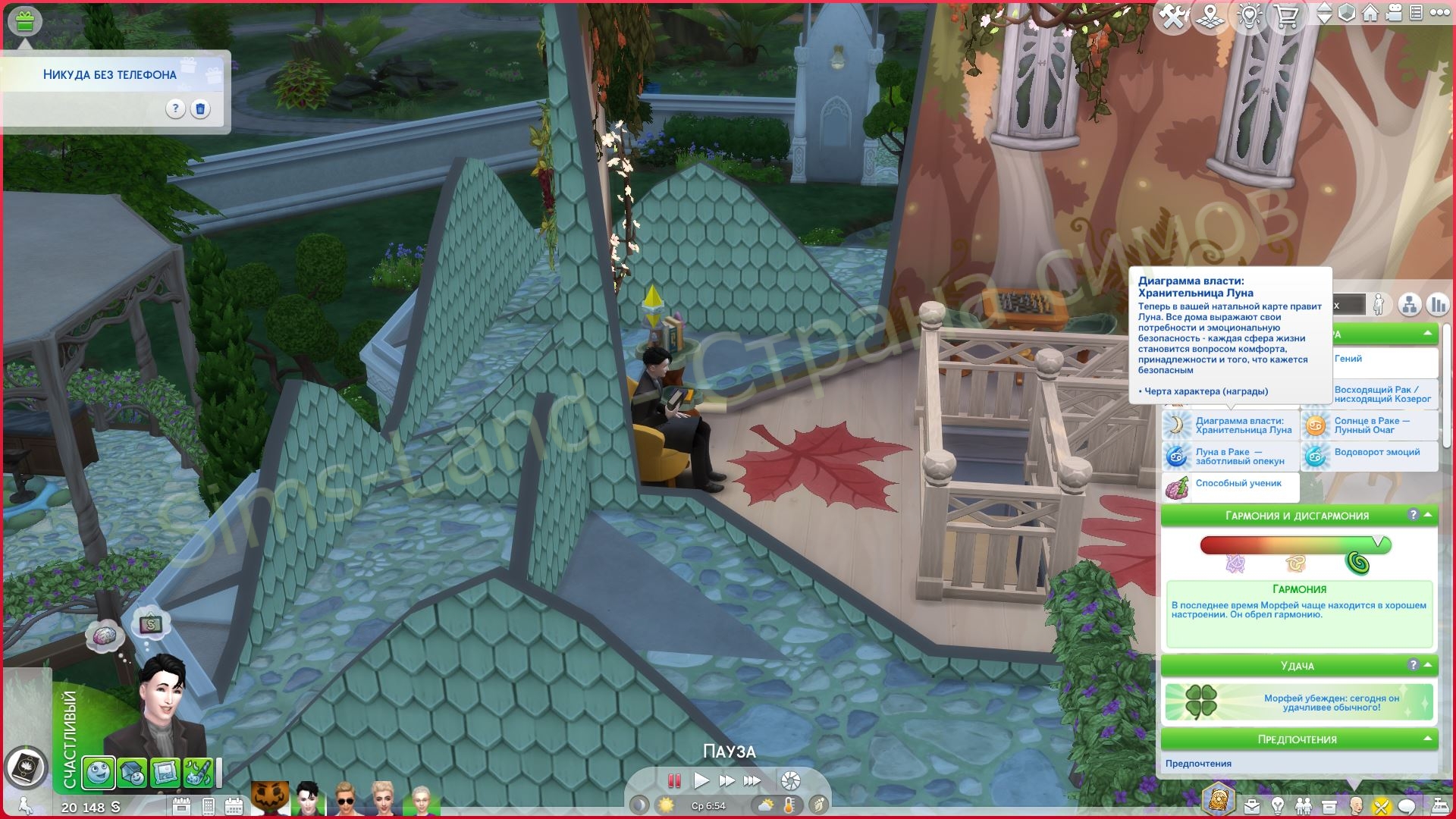The height and width of the screenshot is (819, 1456).
Task: Delete the Никуда без телефона want with trash button
Action: click(x=200, y=110)
